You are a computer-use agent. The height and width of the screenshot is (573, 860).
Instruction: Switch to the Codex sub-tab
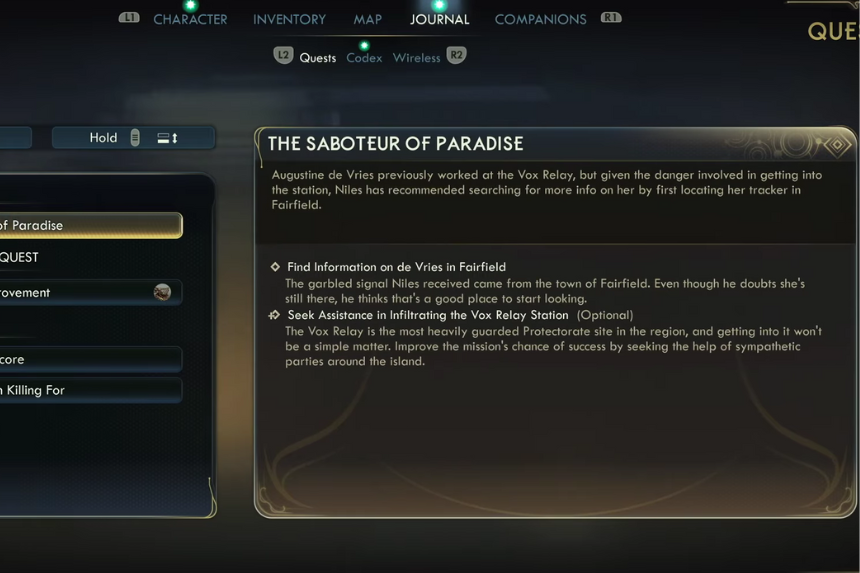point(364,58)
